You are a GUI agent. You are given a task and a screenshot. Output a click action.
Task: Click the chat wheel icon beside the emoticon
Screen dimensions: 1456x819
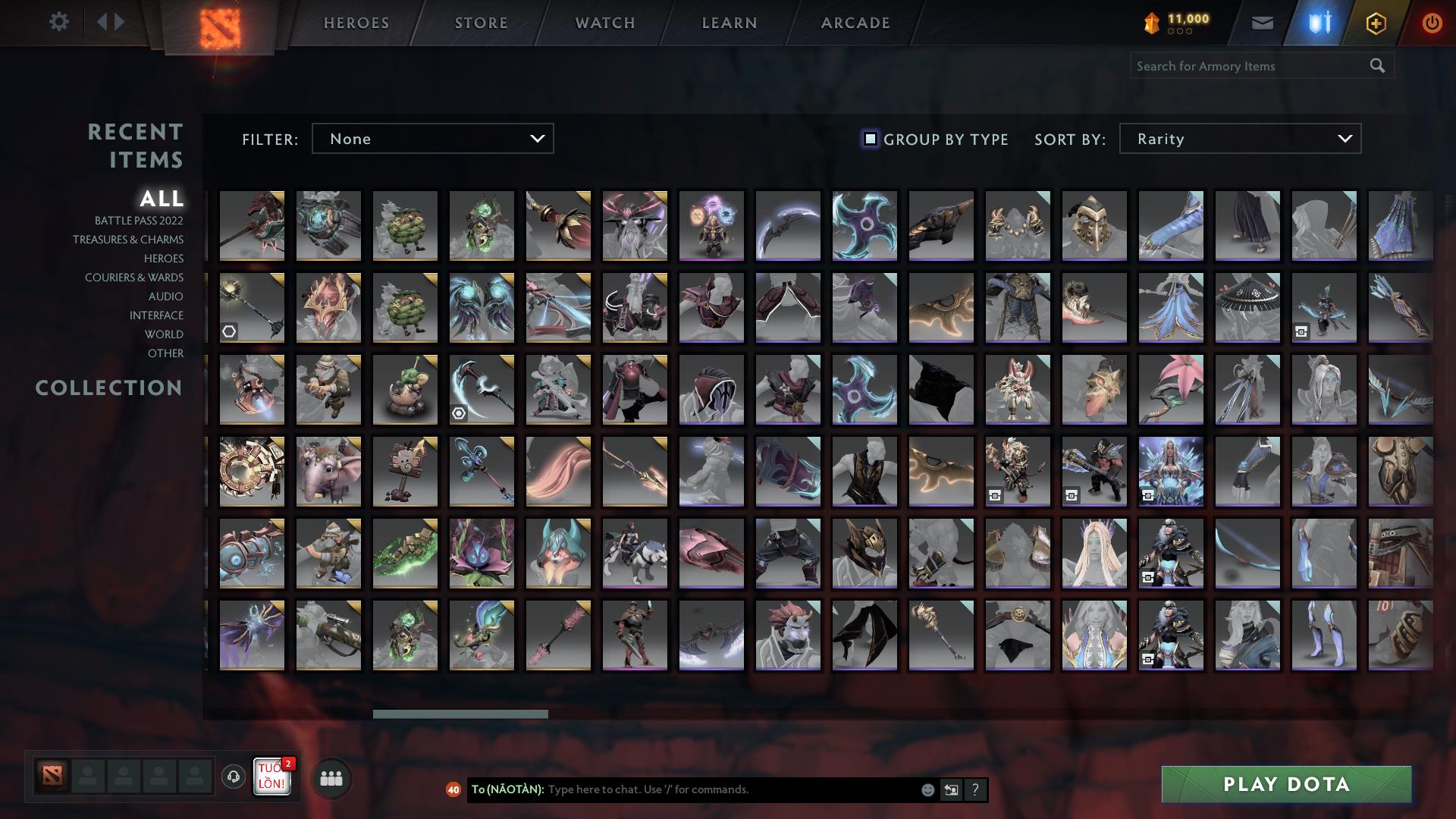click(951, 789)
